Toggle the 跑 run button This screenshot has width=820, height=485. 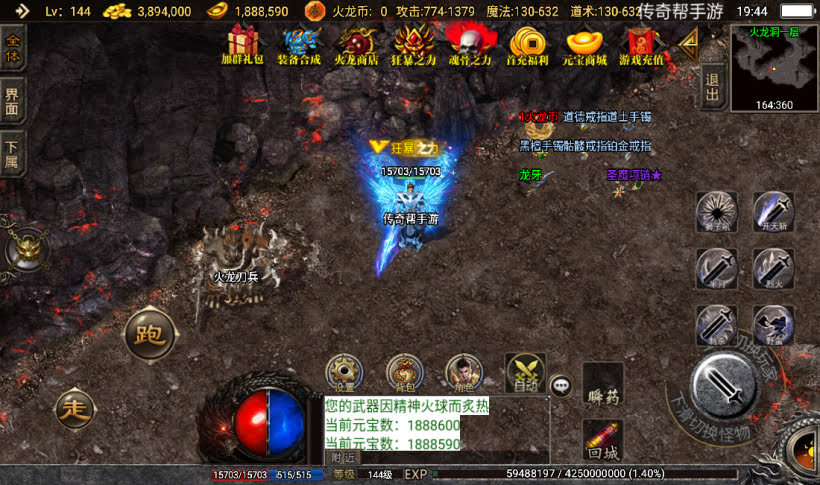150,336
